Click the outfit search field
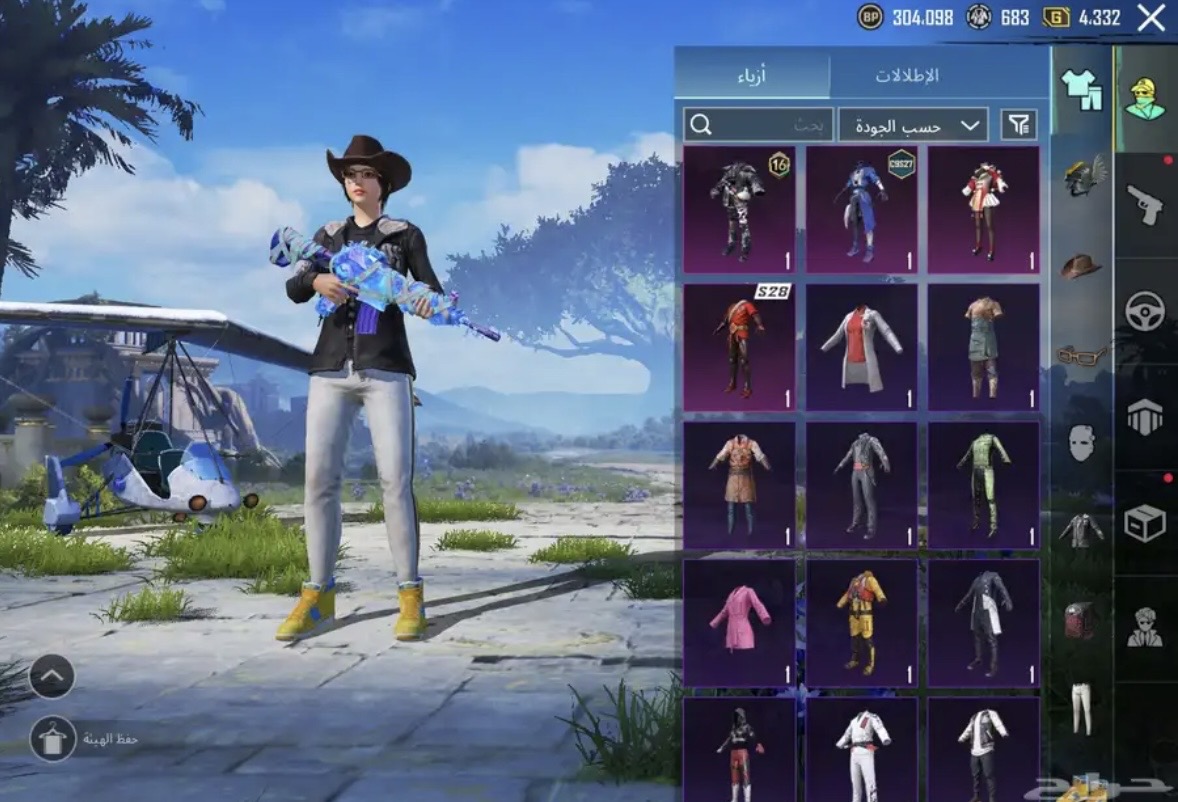This screenshot has height=802, width=1178. [758, 125]
